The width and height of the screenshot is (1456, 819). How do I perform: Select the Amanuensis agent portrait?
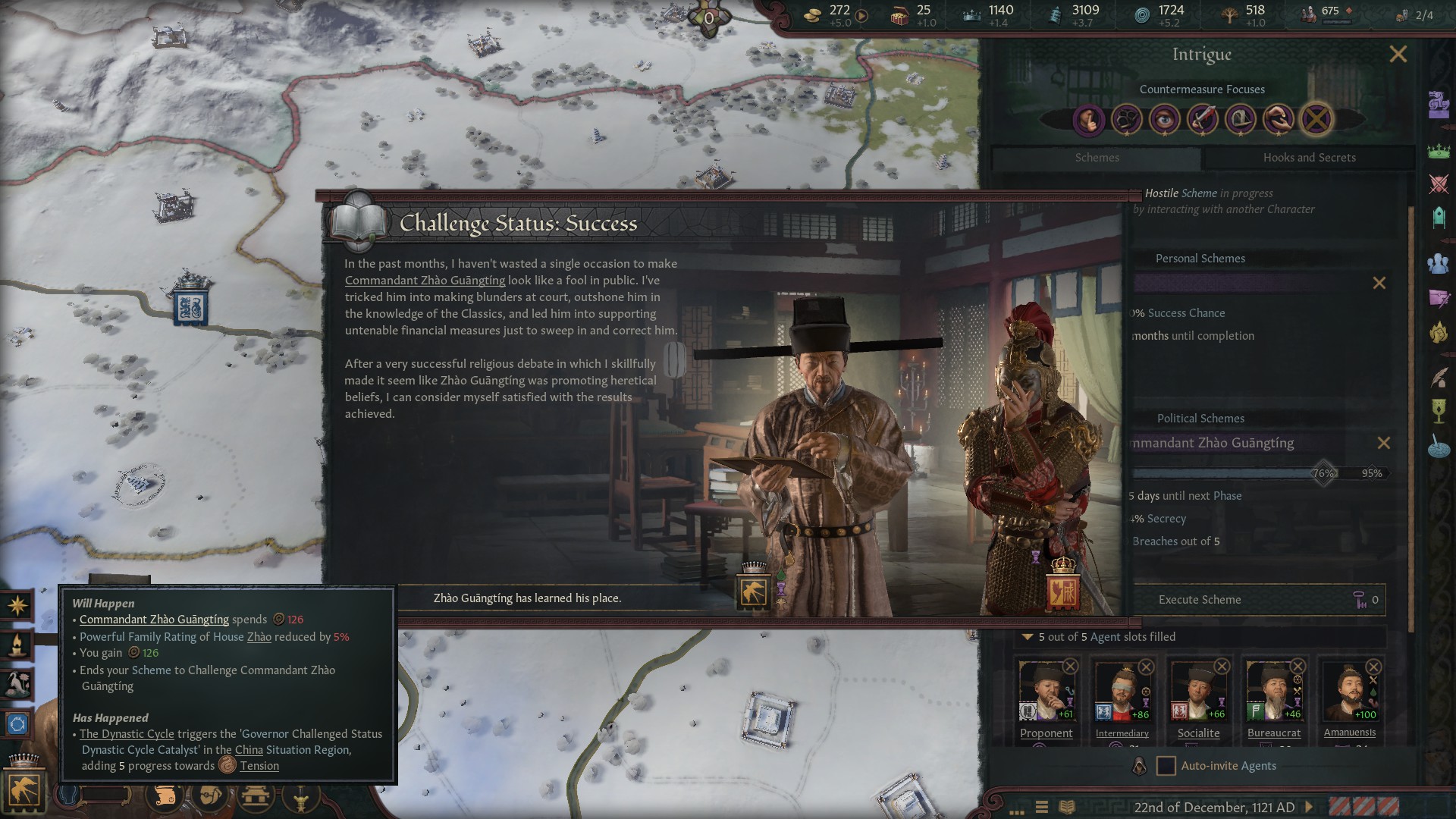pos(1349,692)
